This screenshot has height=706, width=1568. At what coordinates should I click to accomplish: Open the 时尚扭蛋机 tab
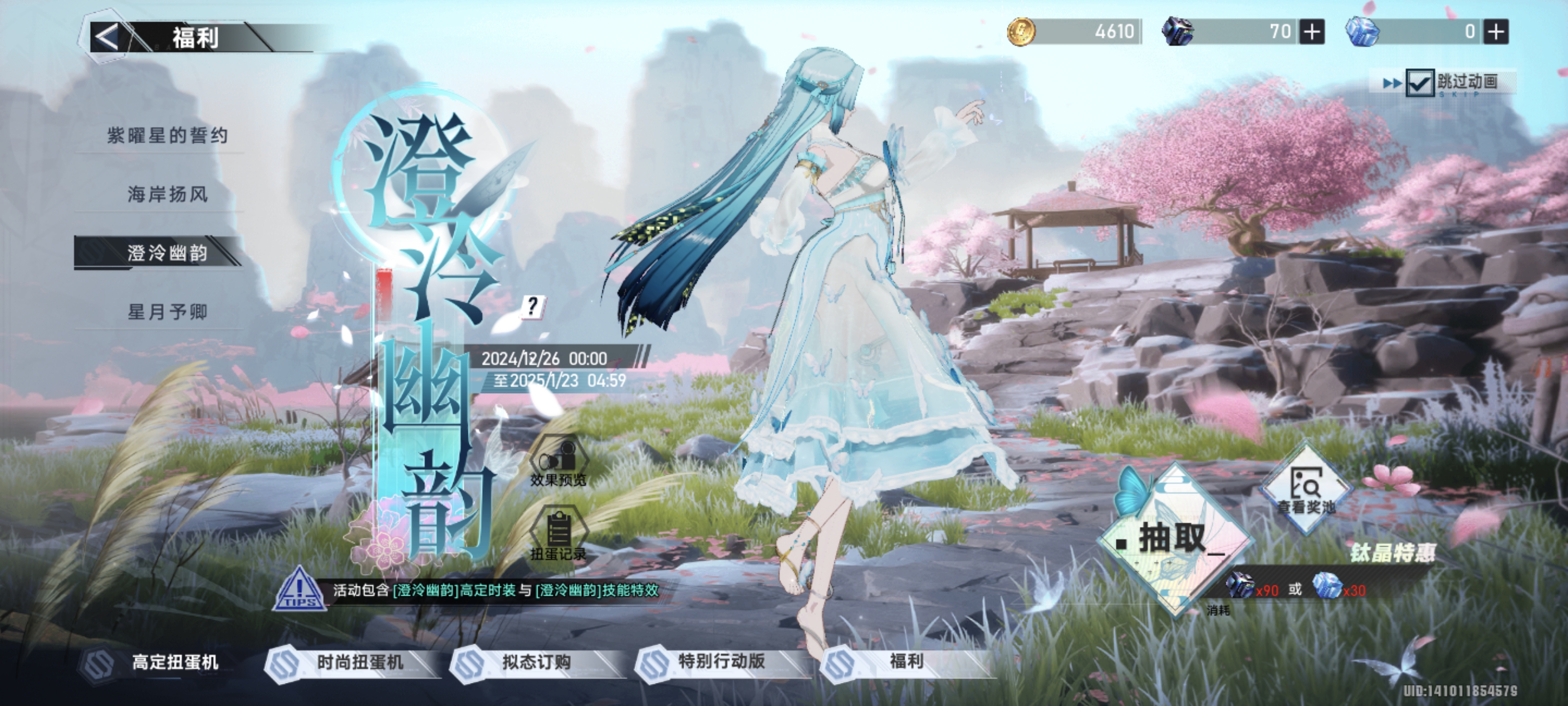[359, 662]
